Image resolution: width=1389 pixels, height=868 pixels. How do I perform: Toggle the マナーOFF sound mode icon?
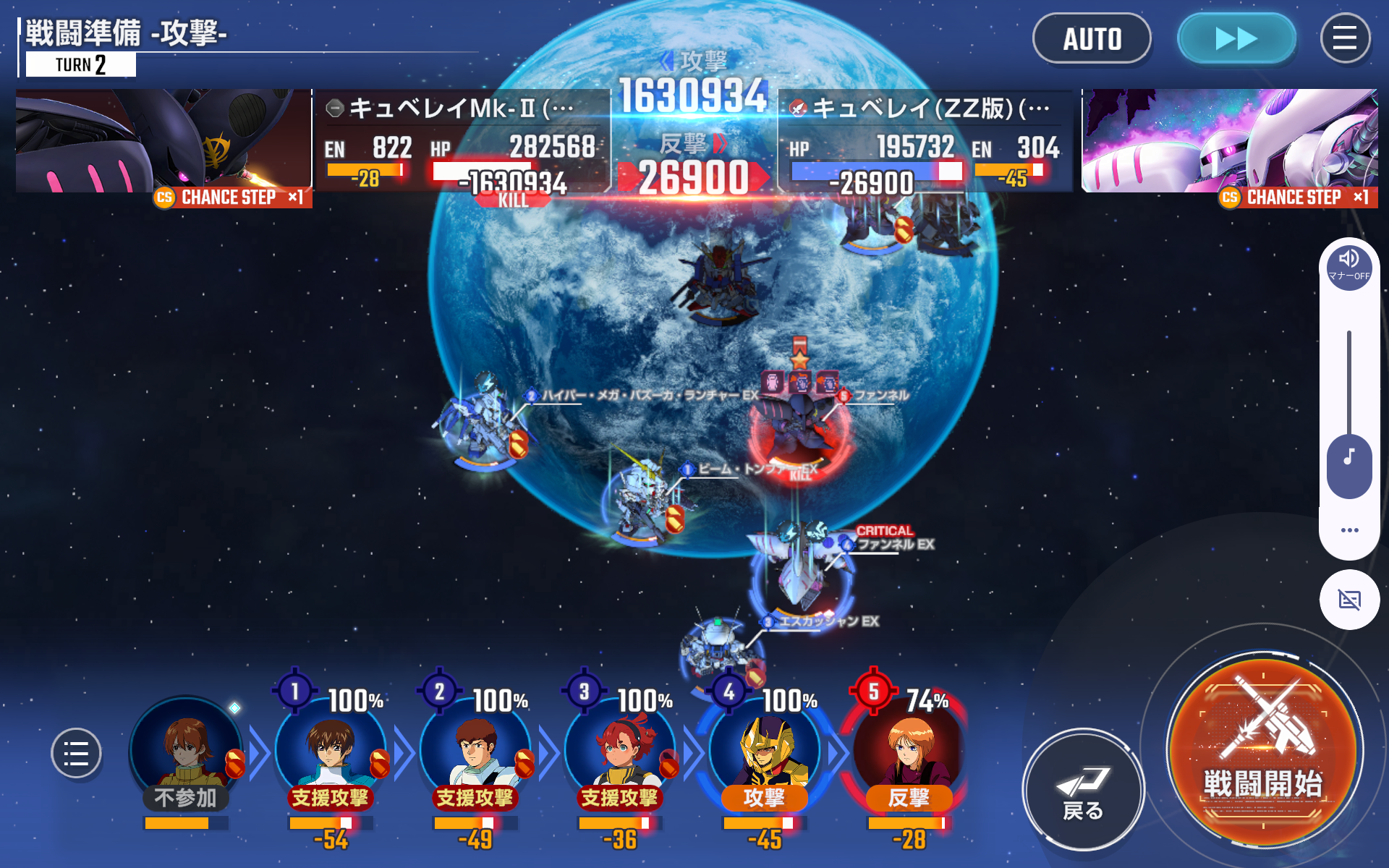click(1348, 265)
